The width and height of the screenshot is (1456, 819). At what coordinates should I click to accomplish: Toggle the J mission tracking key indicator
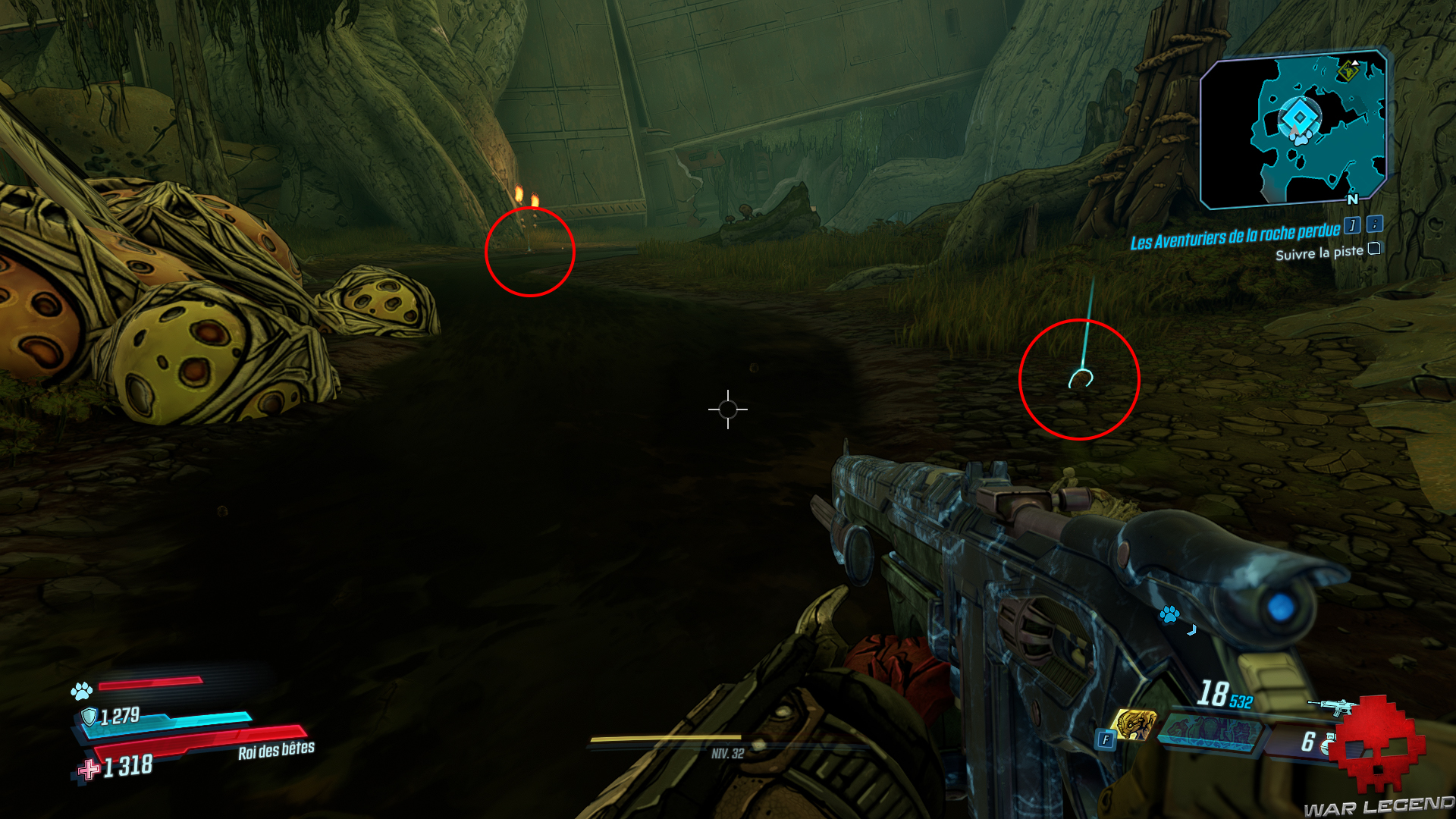click(x=1351, y=225)
